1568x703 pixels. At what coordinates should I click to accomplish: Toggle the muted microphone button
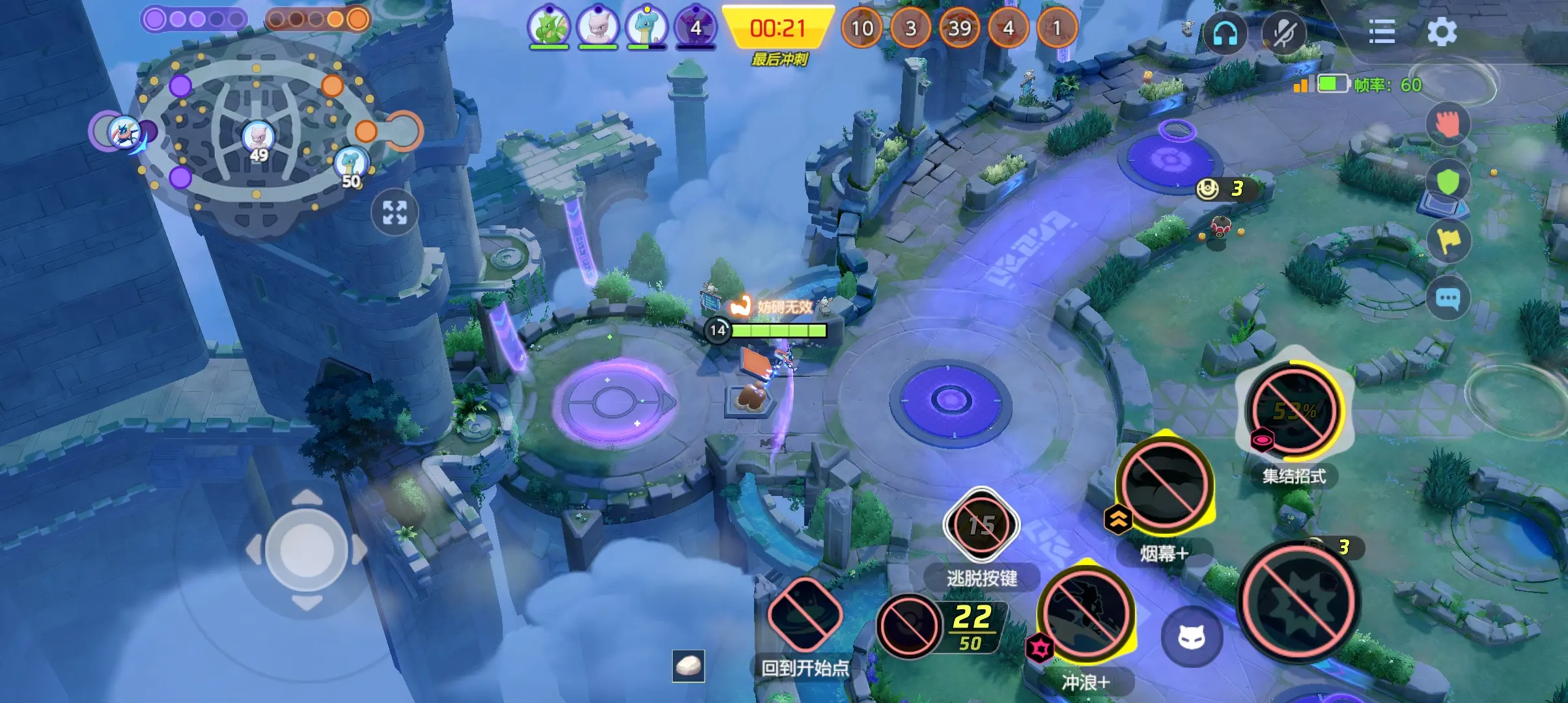click(1283, 33)
